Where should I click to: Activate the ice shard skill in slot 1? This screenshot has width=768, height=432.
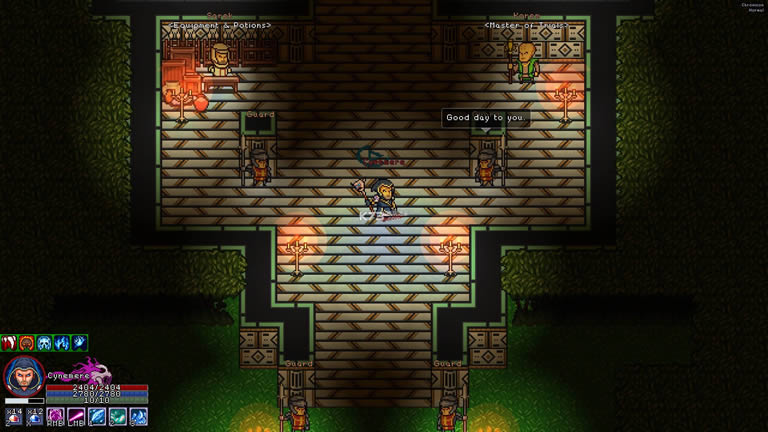pyautogui.click(x=97, y=416)
